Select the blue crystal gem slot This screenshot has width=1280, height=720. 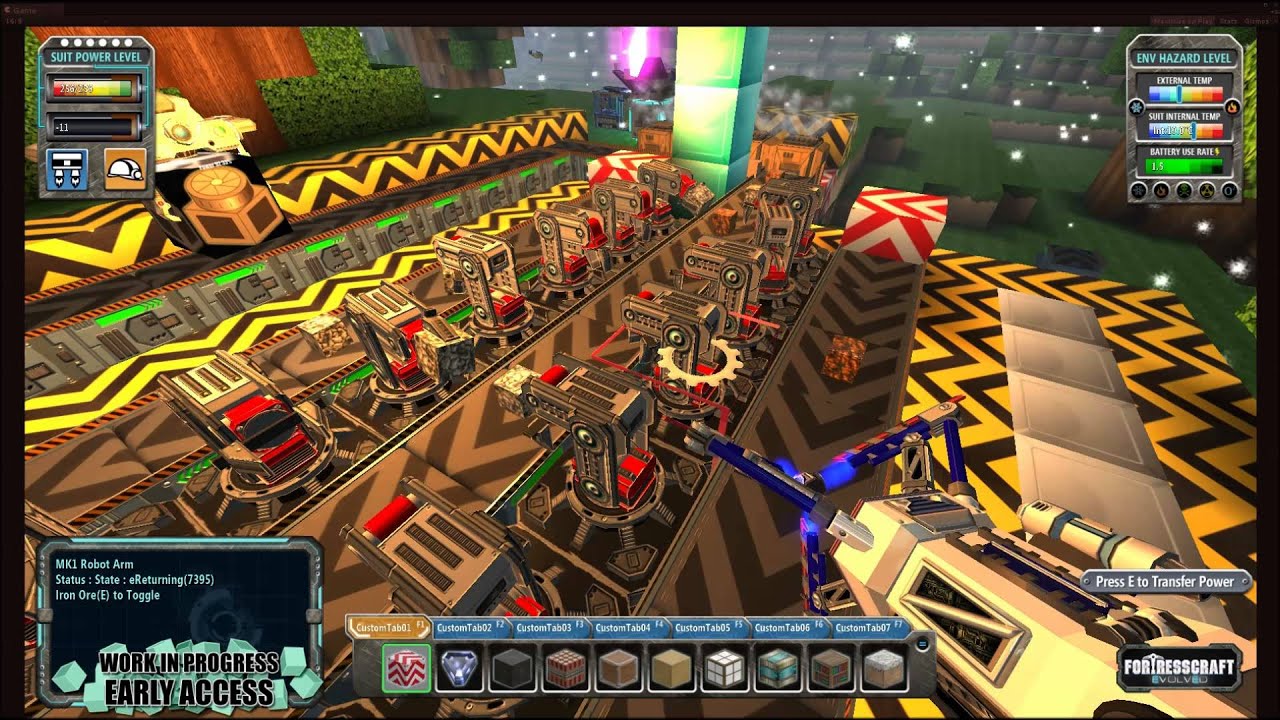tap(460, 668)
